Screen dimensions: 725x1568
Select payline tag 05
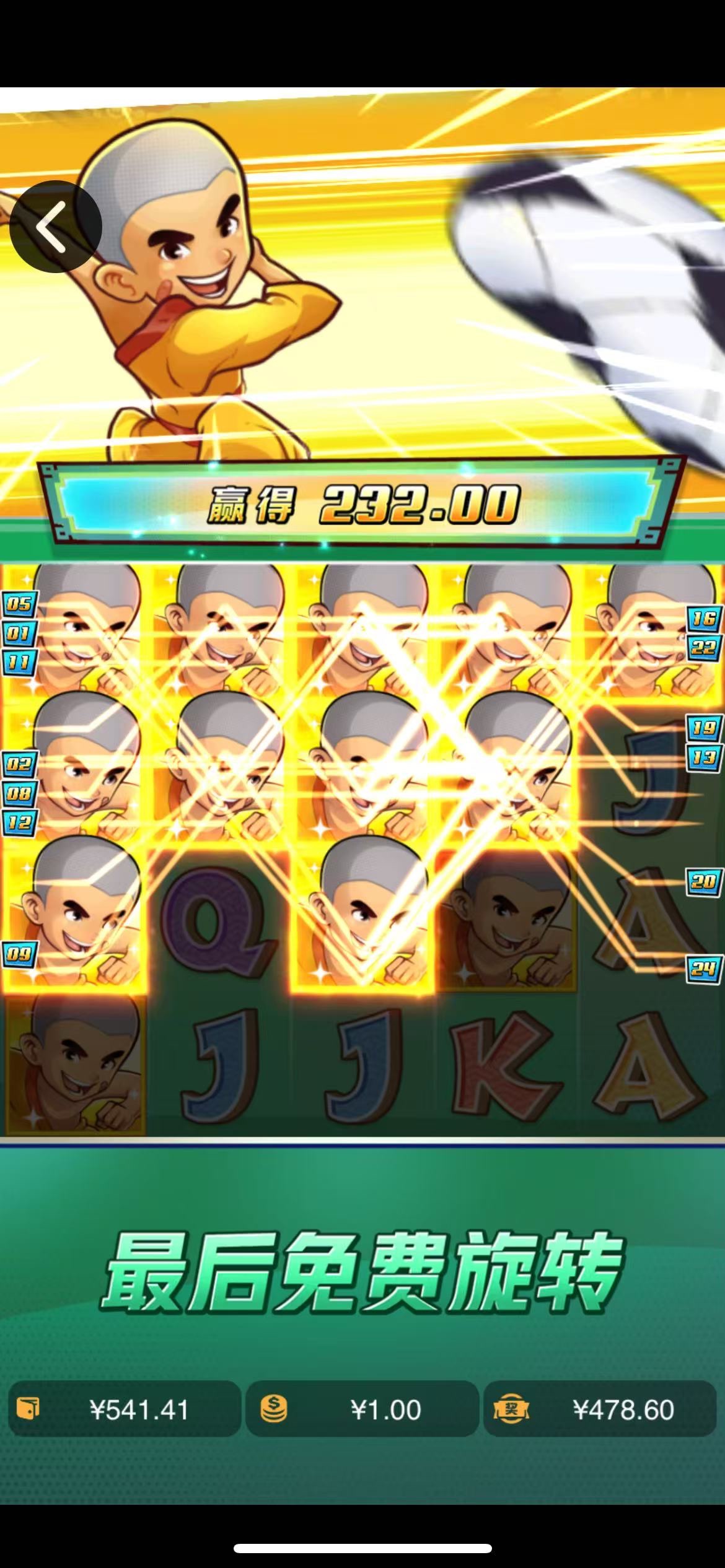tap(19, 604)
